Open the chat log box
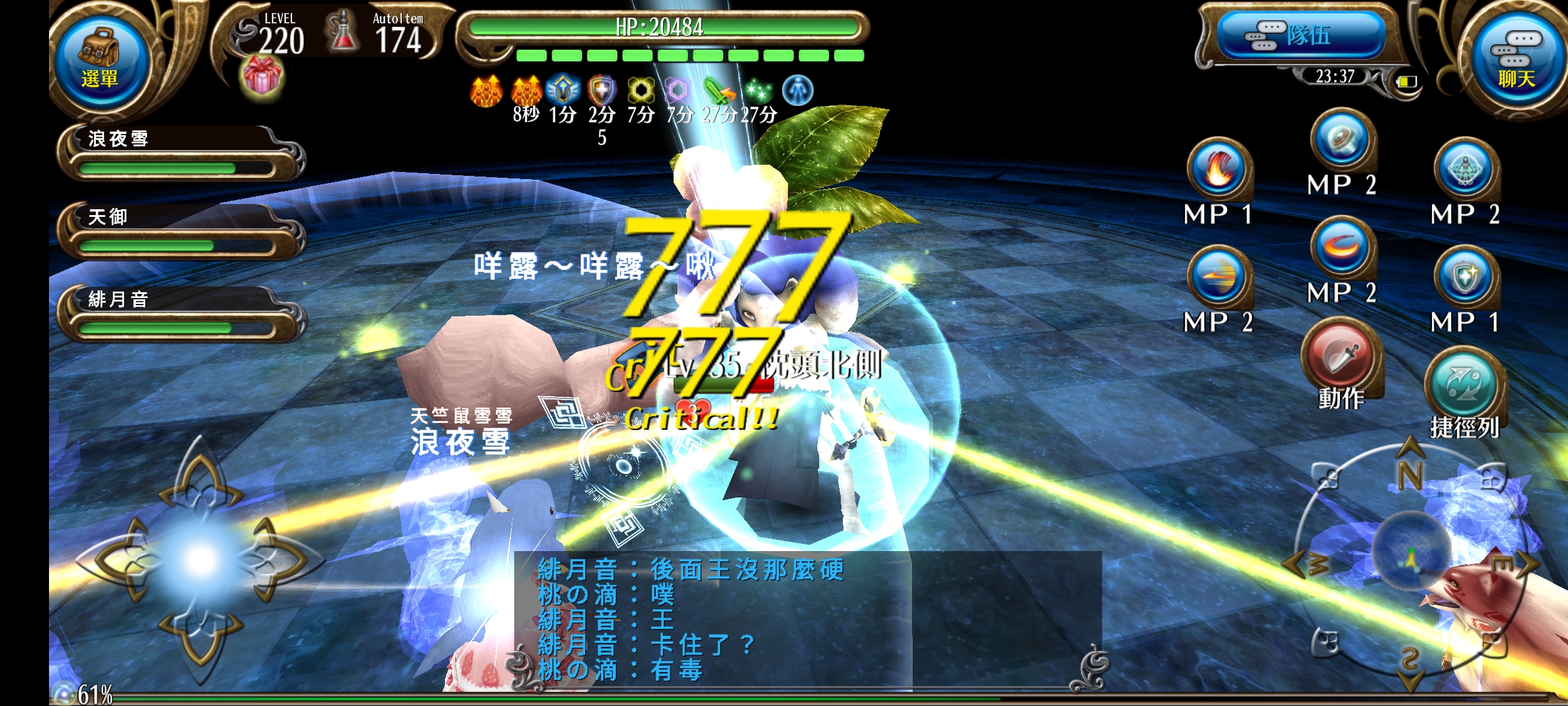 (x=807, y=620)
